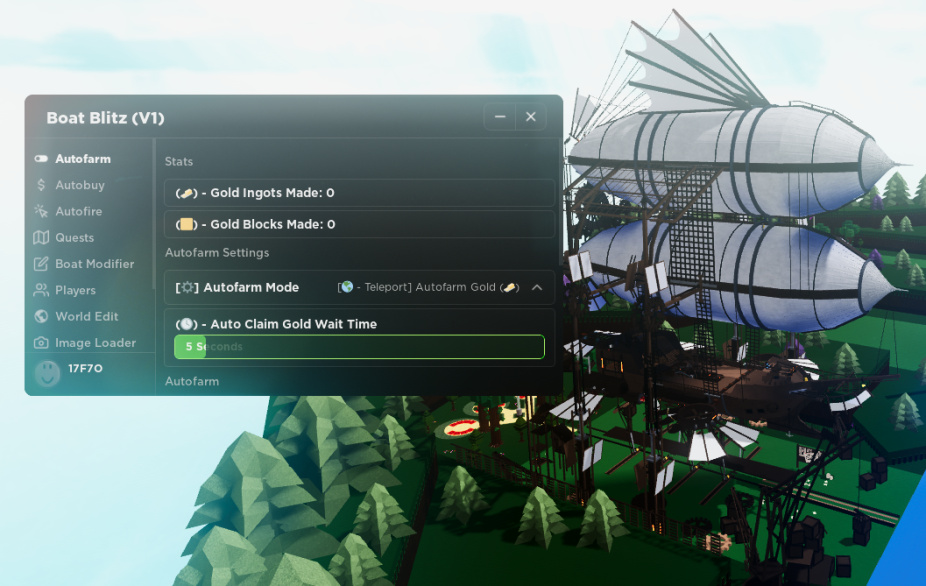Close the Boat Blitz window
Image resolution: width=926 pixels, height=586 pixels.
[x=531, y=117]
